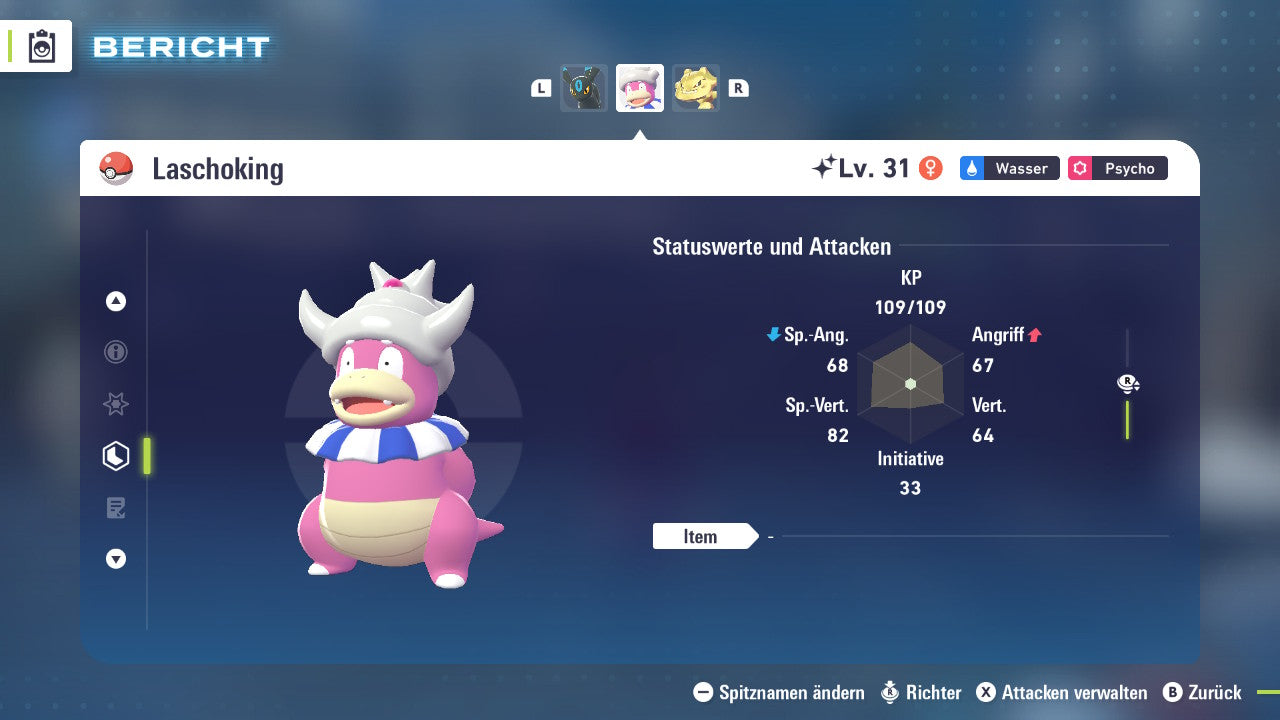Open the memo notes page tab
This screenshot has height=720, width=1280.
coord(116,508)
